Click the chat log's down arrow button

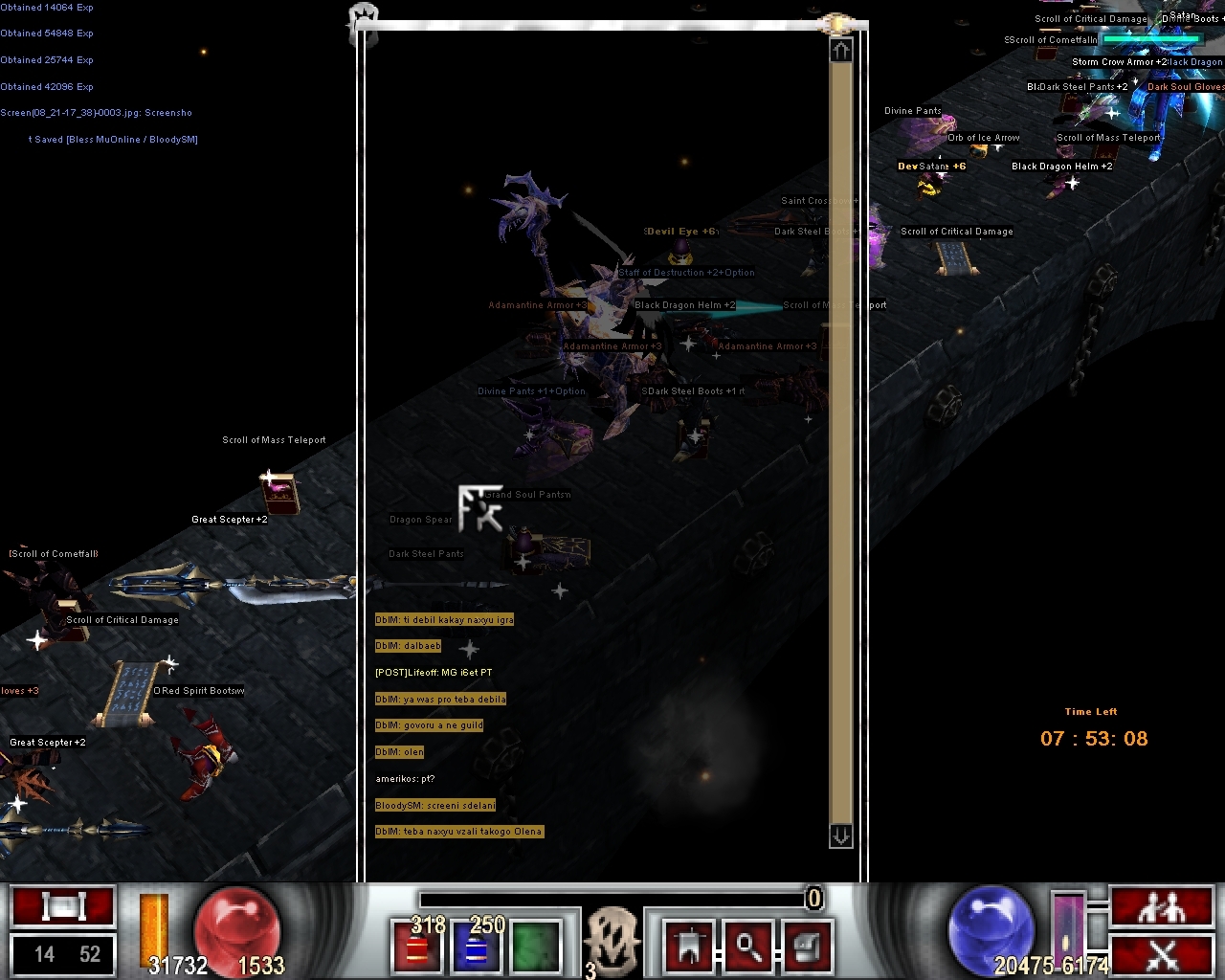(840, 835)
